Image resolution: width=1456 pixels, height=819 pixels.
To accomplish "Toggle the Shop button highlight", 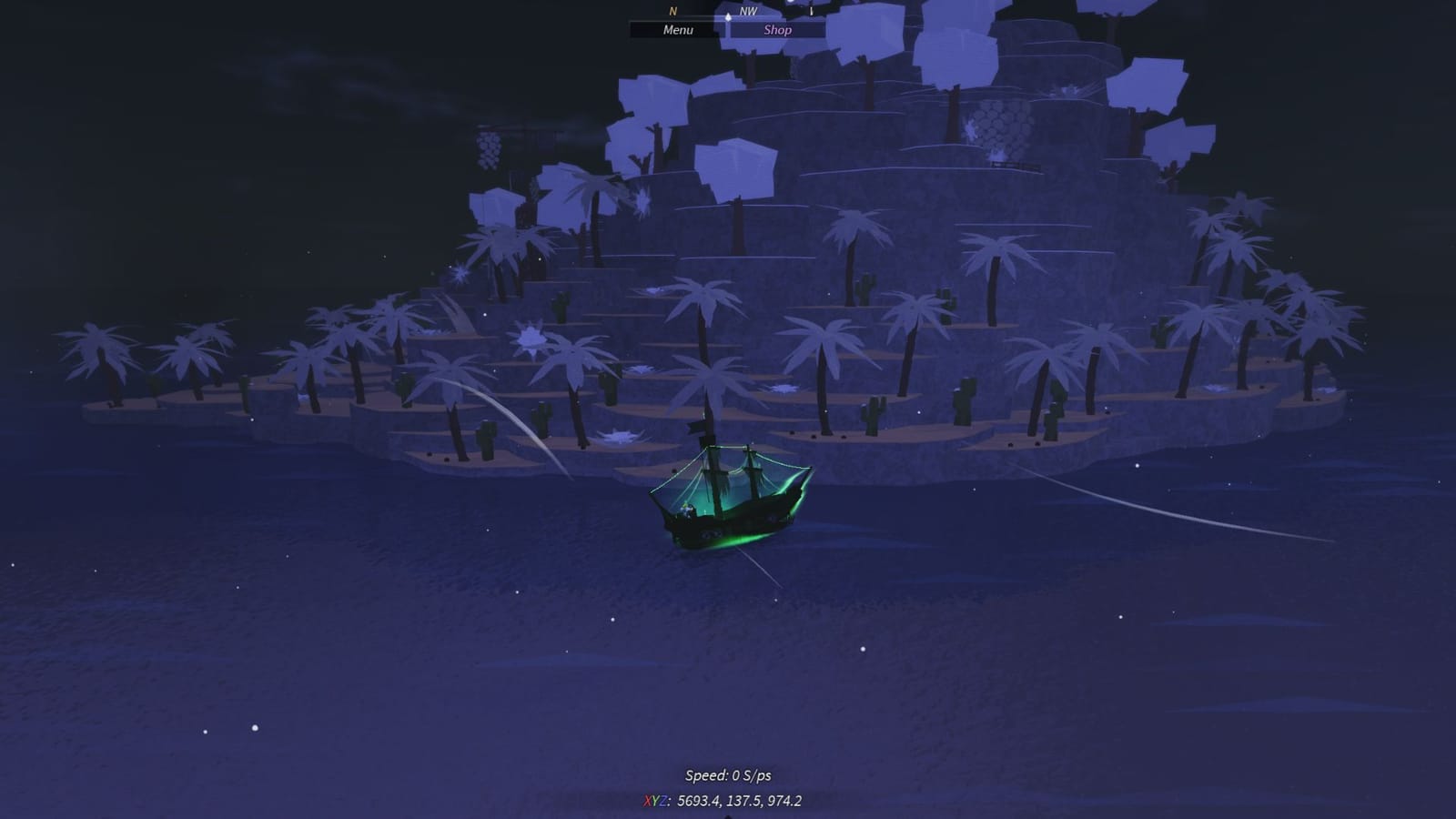I will [778, 29].
